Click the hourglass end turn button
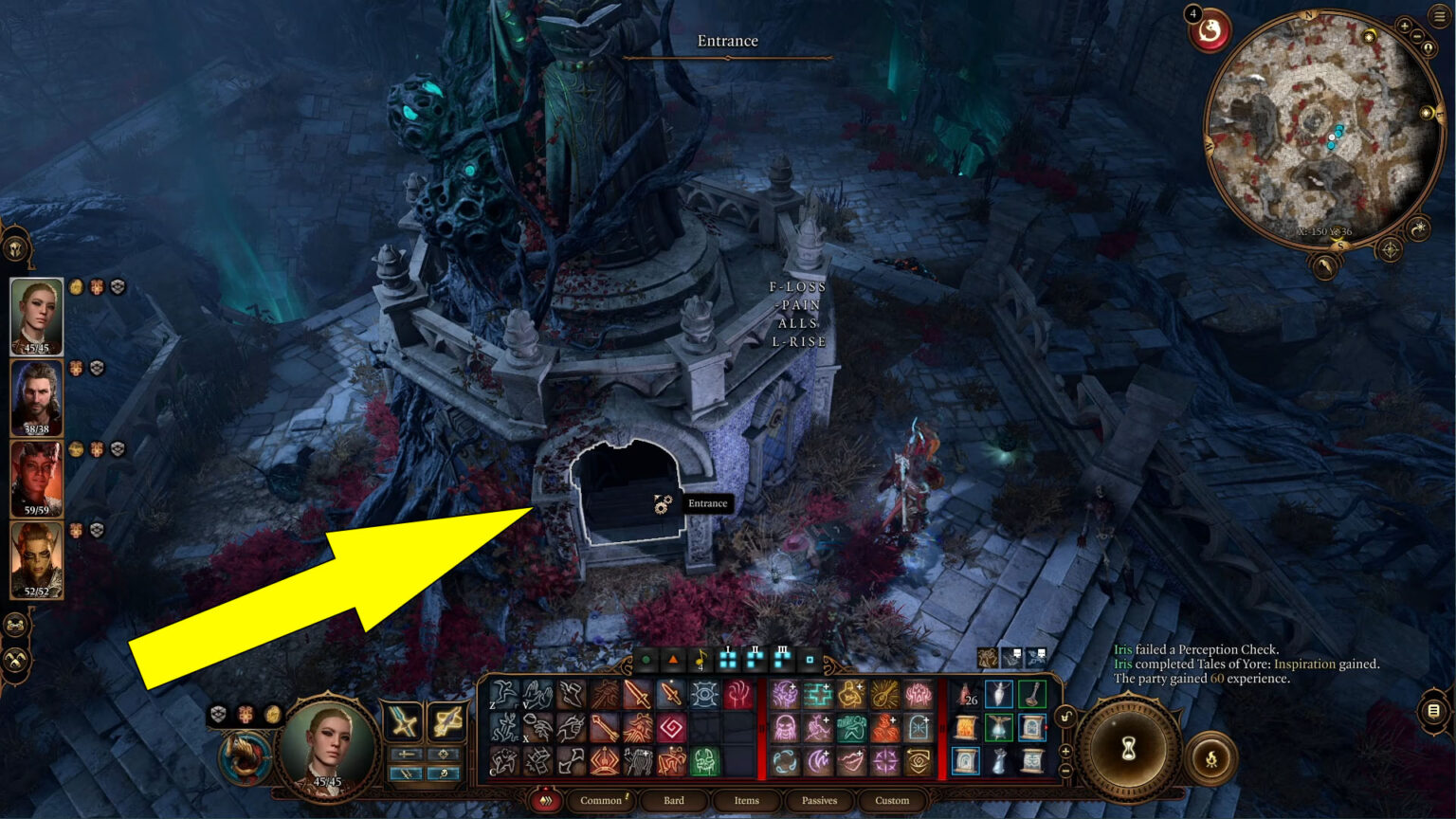The width and height of the screenshot is (1456, 819). click(x=1128, y=751)
